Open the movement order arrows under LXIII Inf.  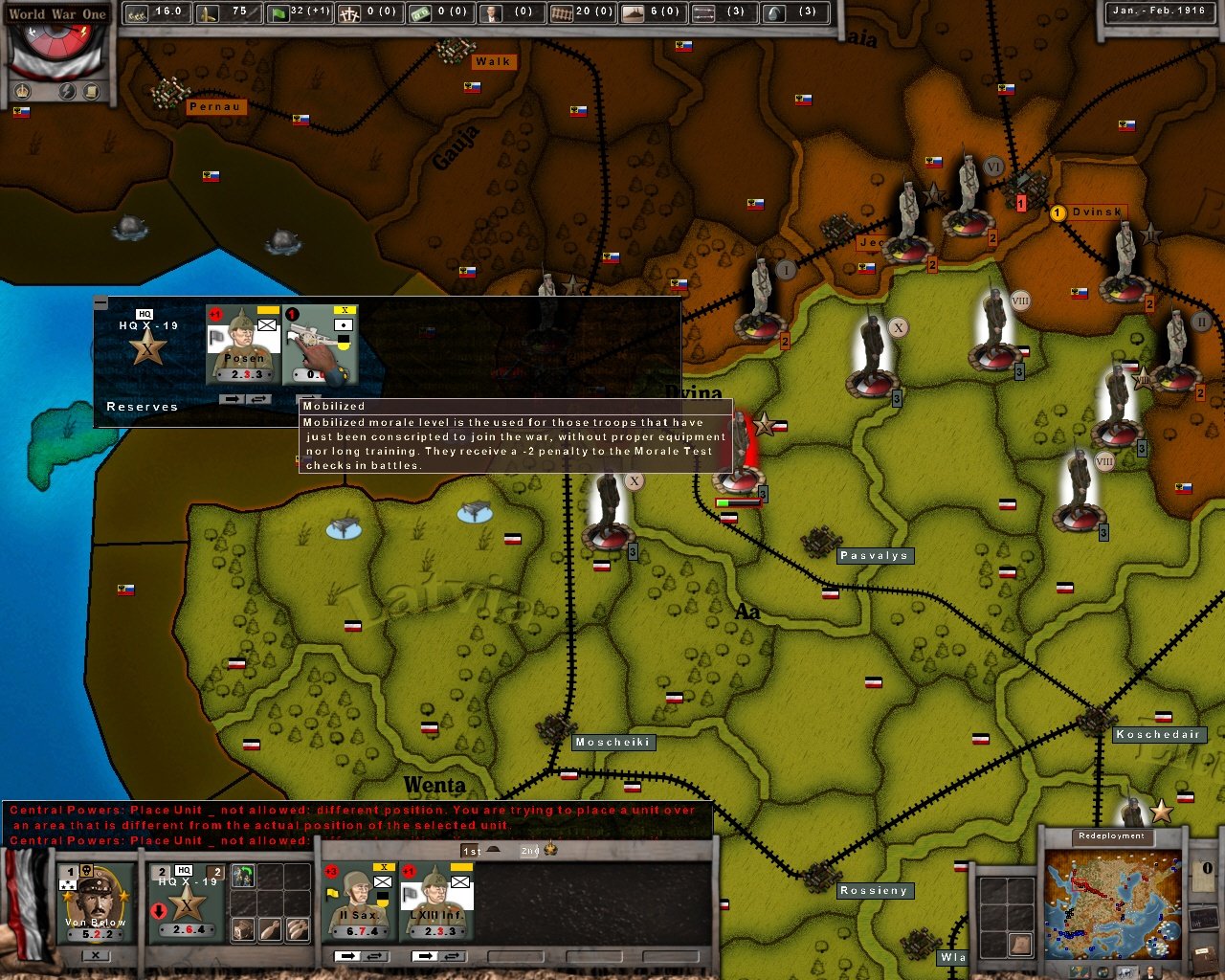pyautogui.click(x=424, y=956)
